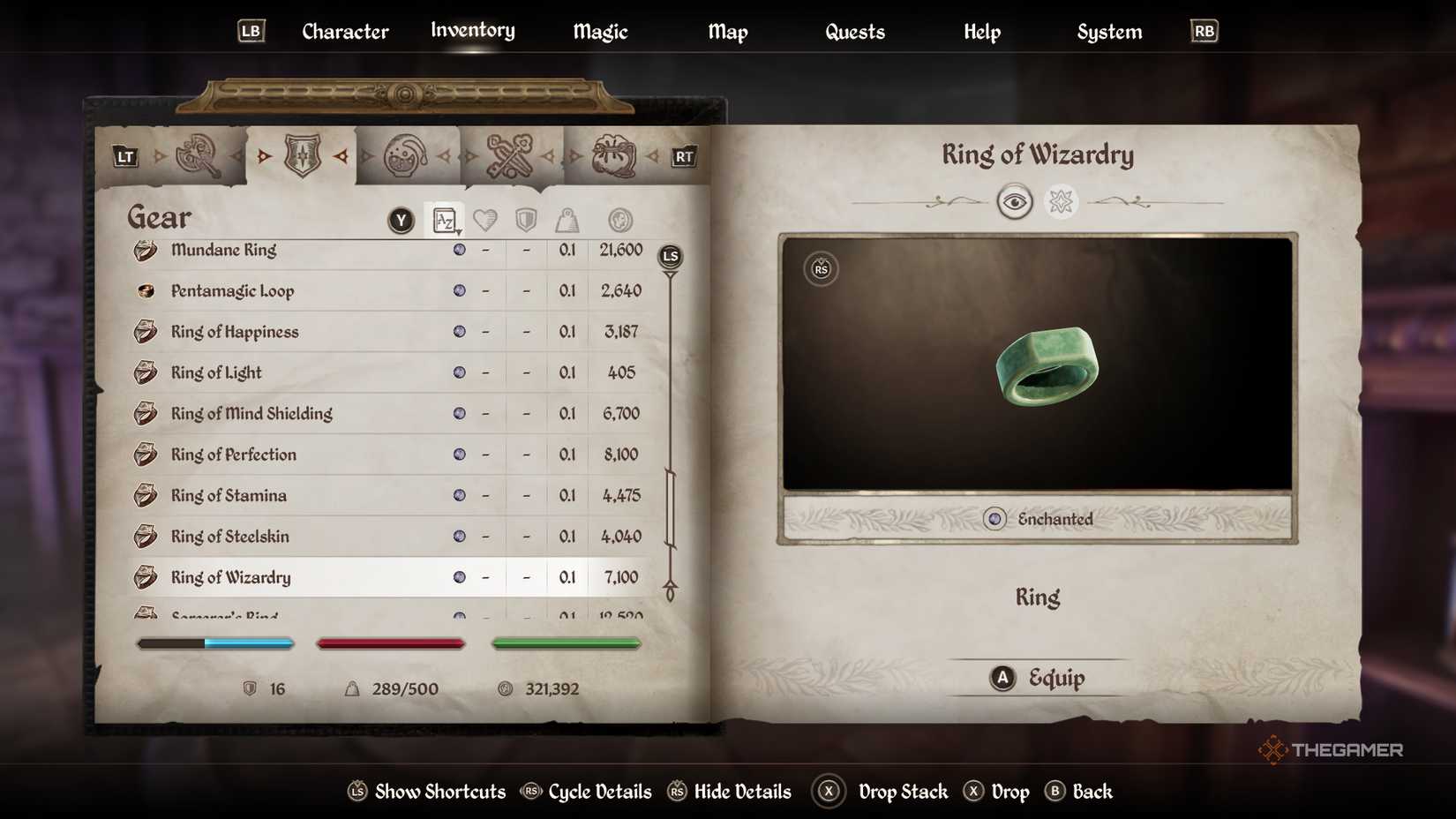Viewport: 1456px width, 819px height.
Task: Cycle left to previous category with LT
Action: [124, 157]
